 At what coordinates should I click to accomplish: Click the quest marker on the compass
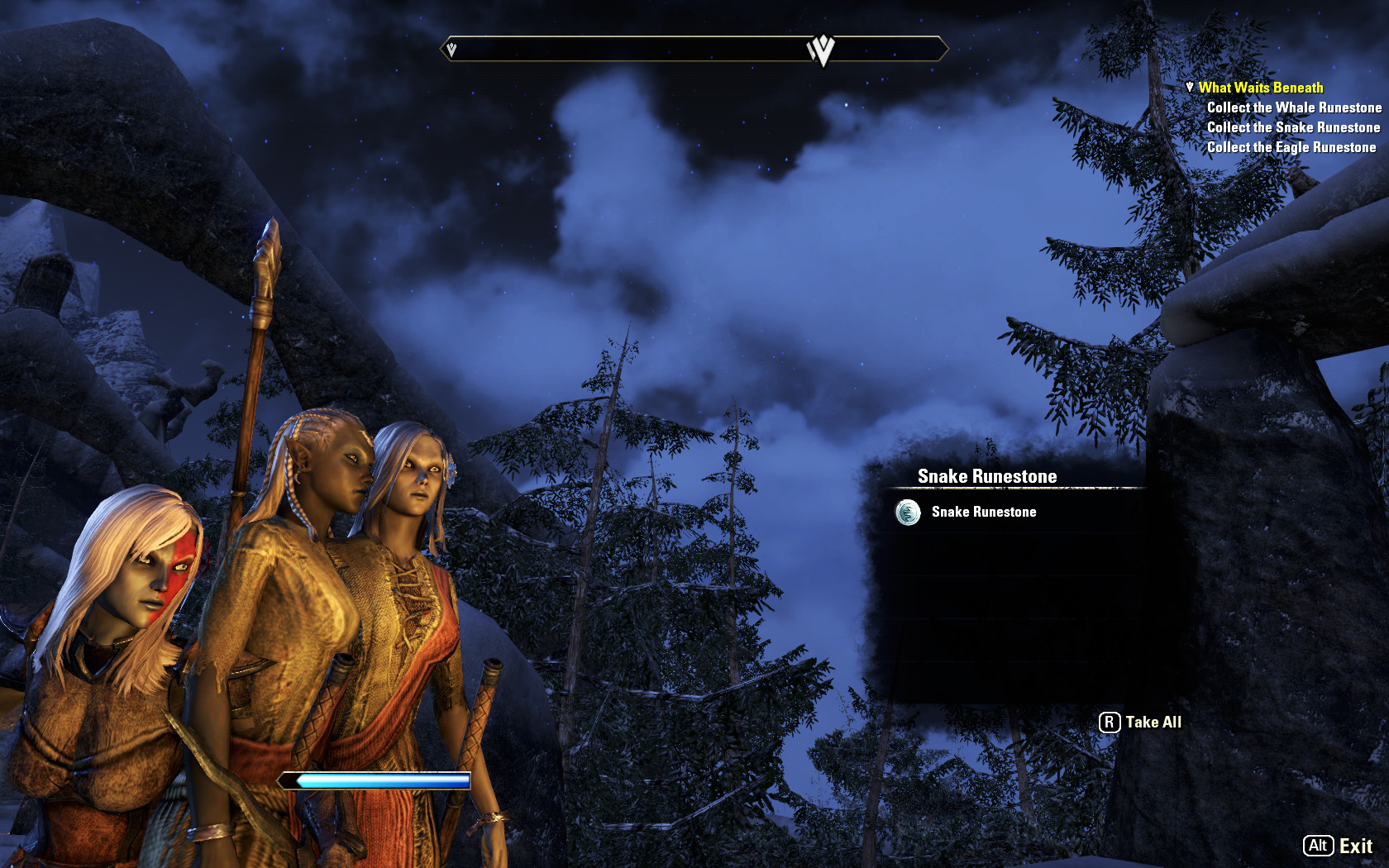821,50
